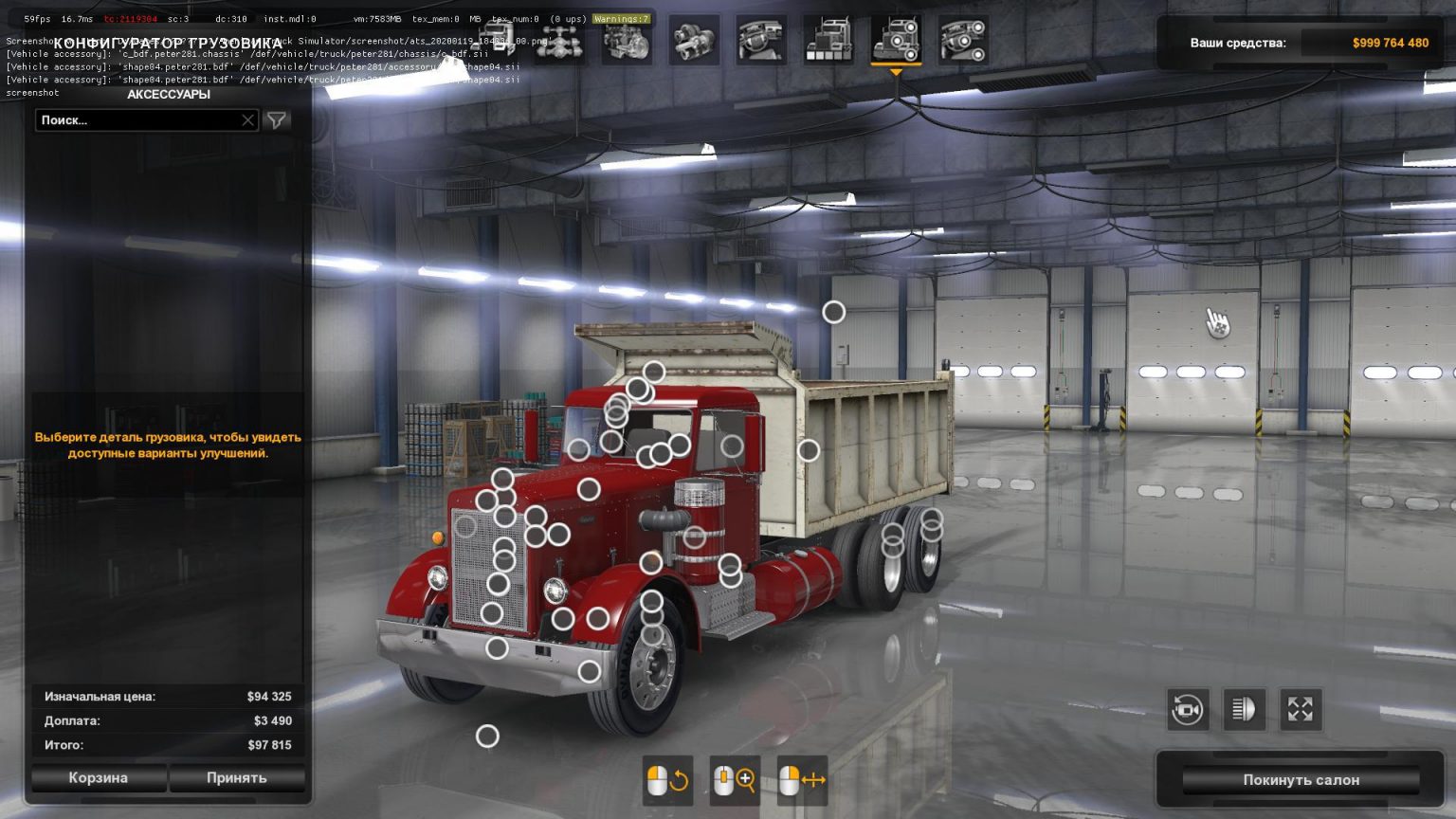
Task: Toggle the truck headlights preview
Action: click(1245, 709)
